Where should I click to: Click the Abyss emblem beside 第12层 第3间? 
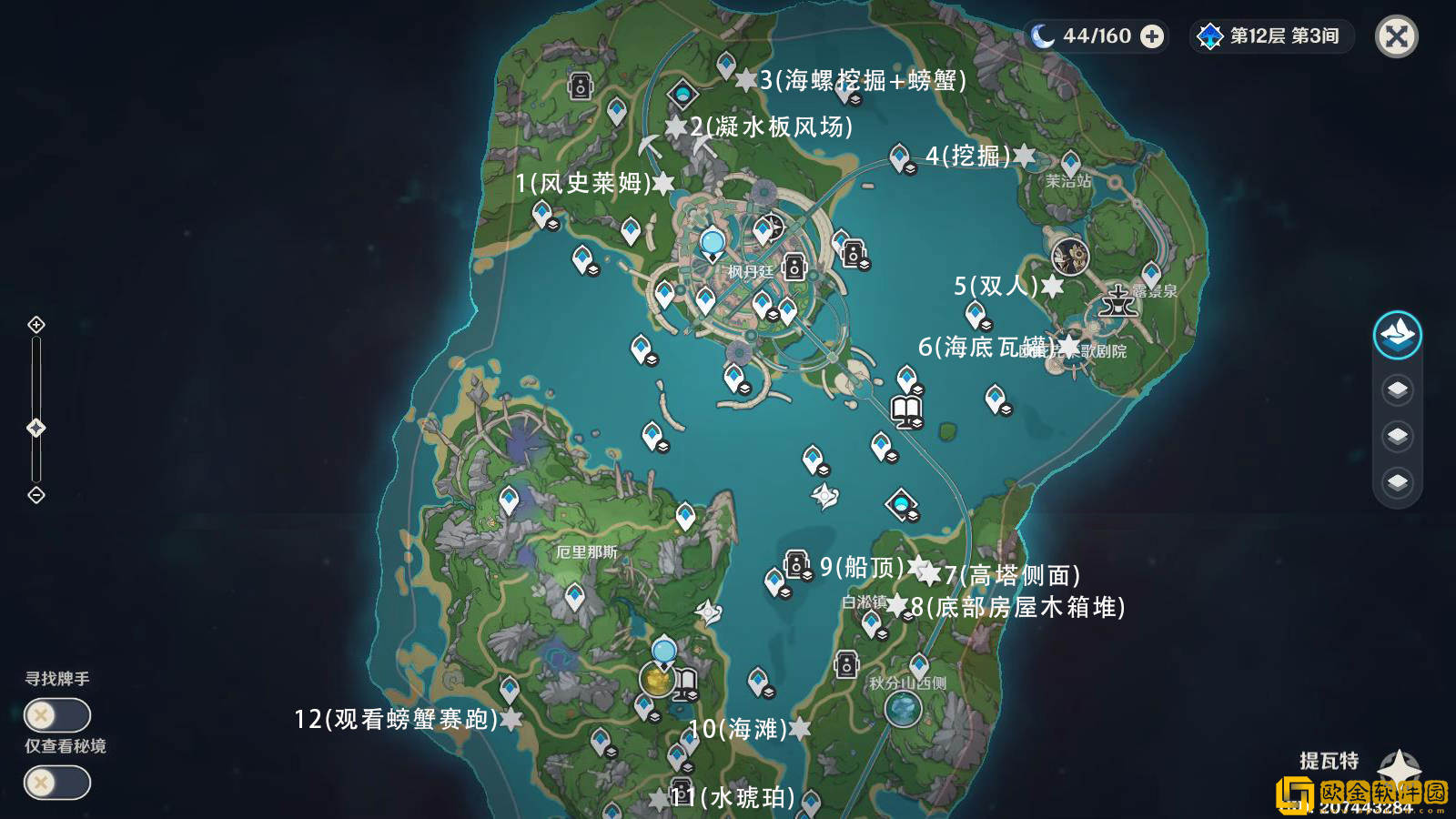pyautogui.click(x=1208, y=36)
